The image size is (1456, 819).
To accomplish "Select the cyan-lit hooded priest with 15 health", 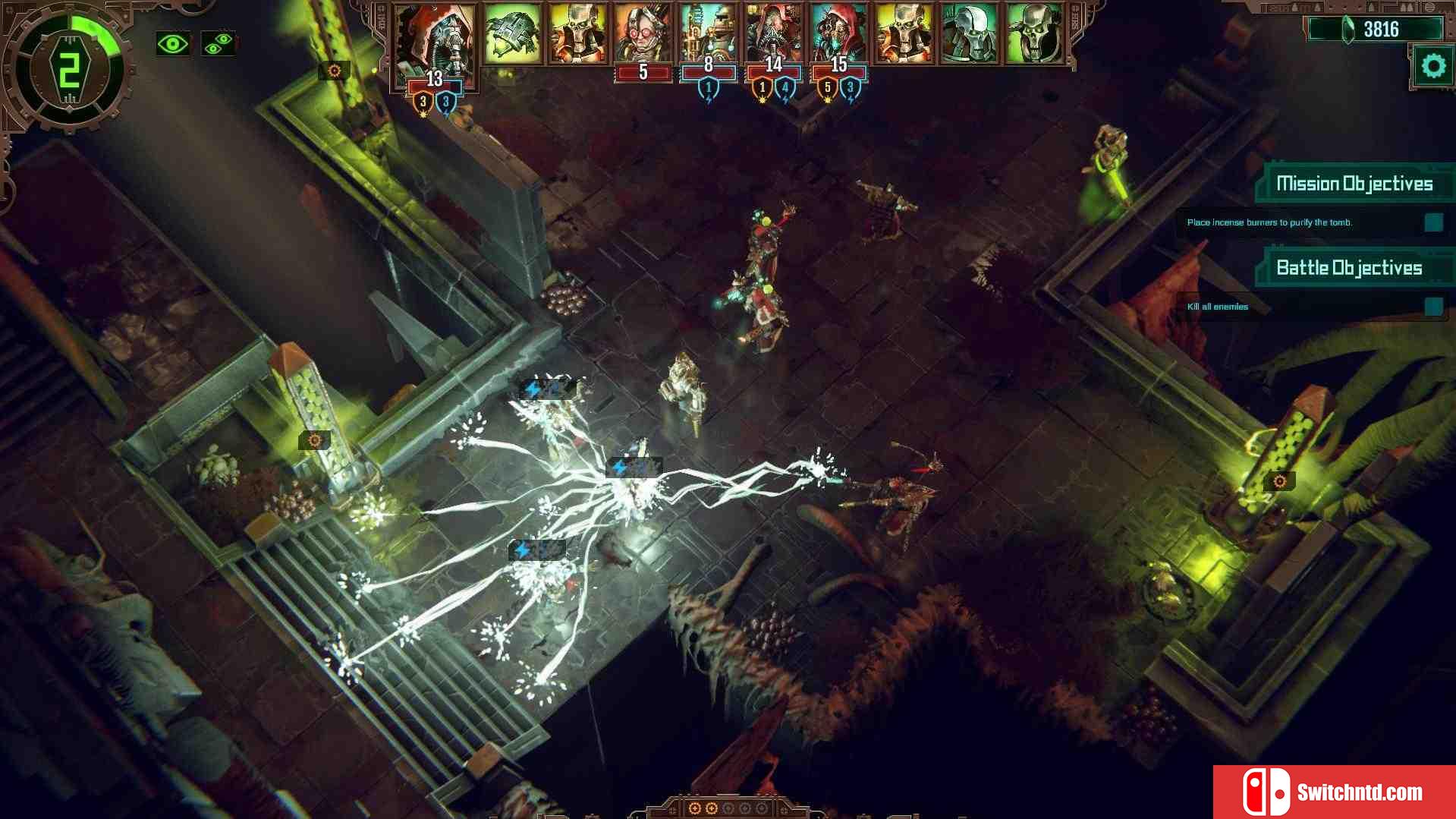I will 838,35.
